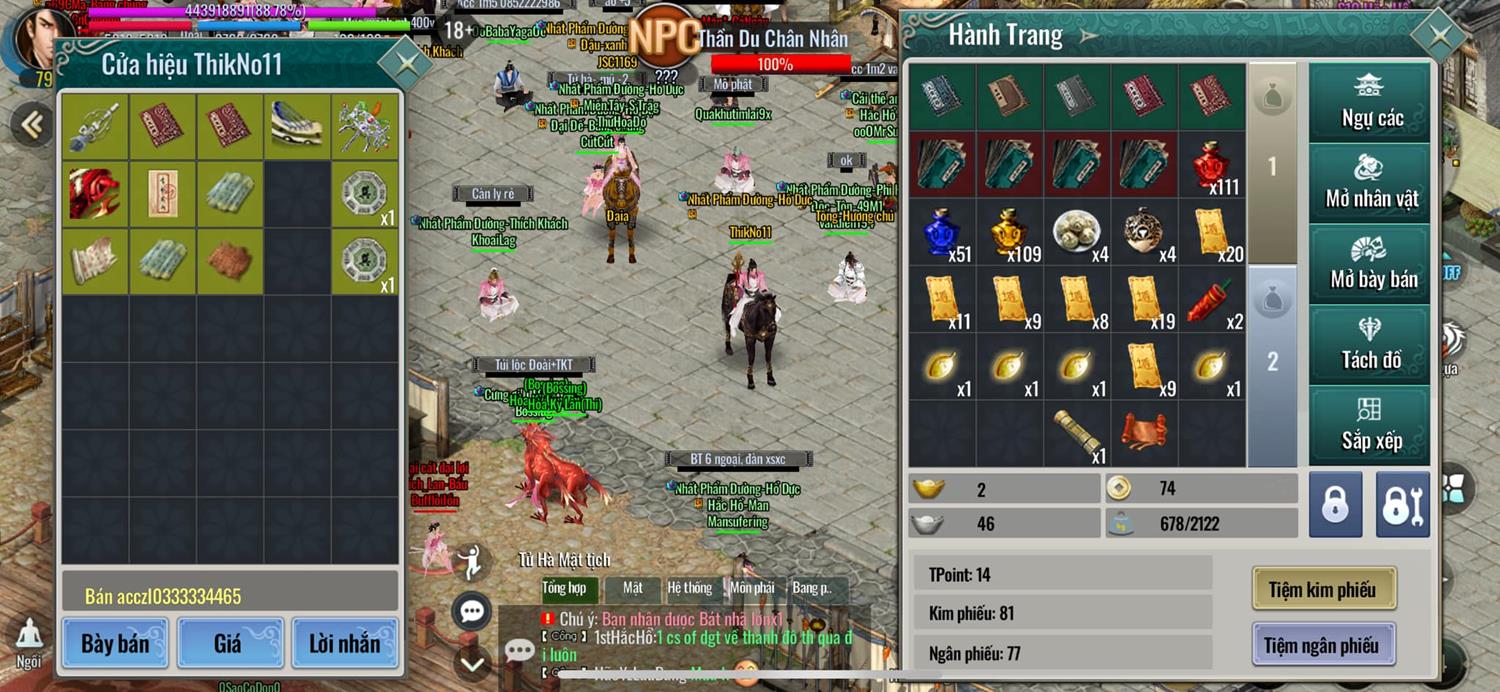Viewport: 1500px width, 692px height.
Task: Open the Lời nhắn message button
Action: 345,643
